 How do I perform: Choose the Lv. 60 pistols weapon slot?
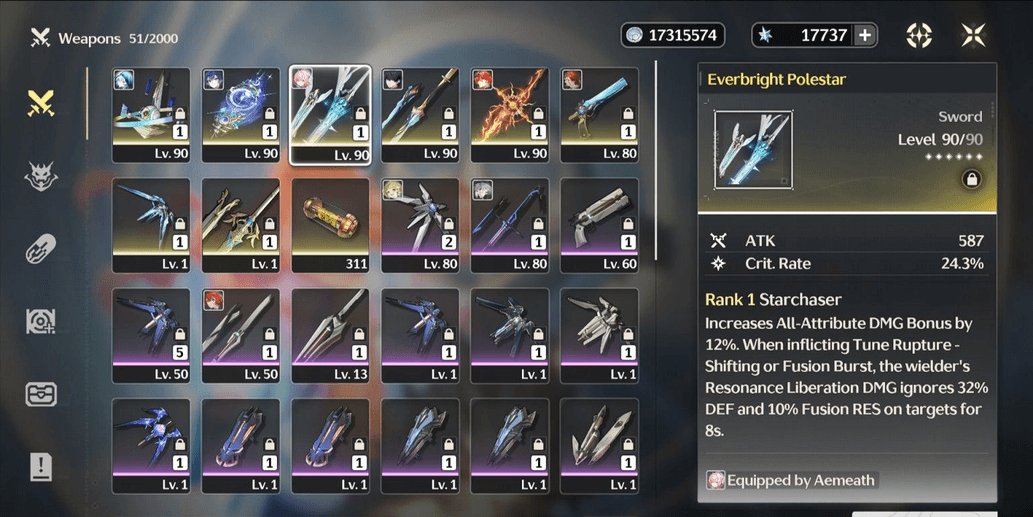tap(599, 225)
